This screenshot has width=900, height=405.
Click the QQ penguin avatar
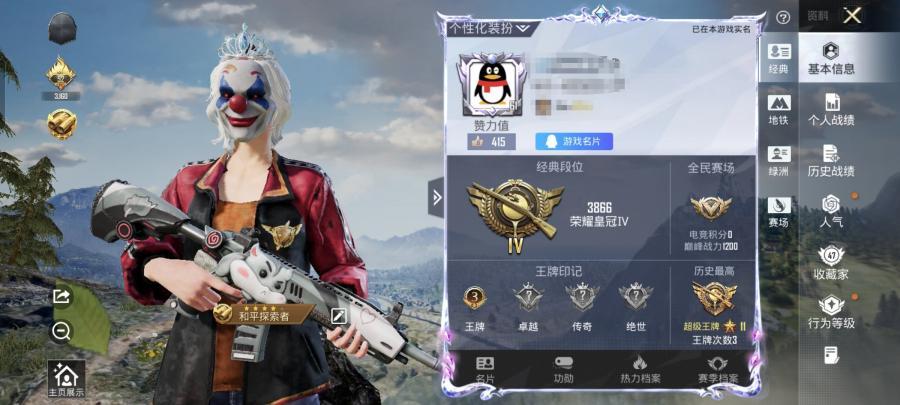[x=490, y=87]
